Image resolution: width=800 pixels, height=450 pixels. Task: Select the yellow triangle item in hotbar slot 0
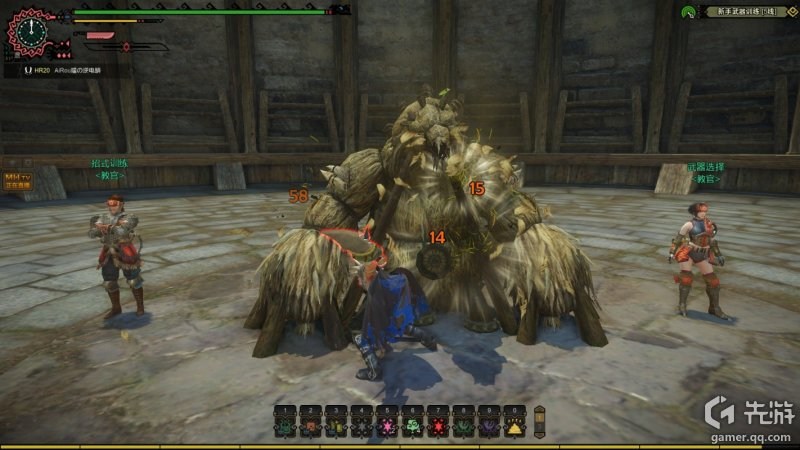[514, 426]
